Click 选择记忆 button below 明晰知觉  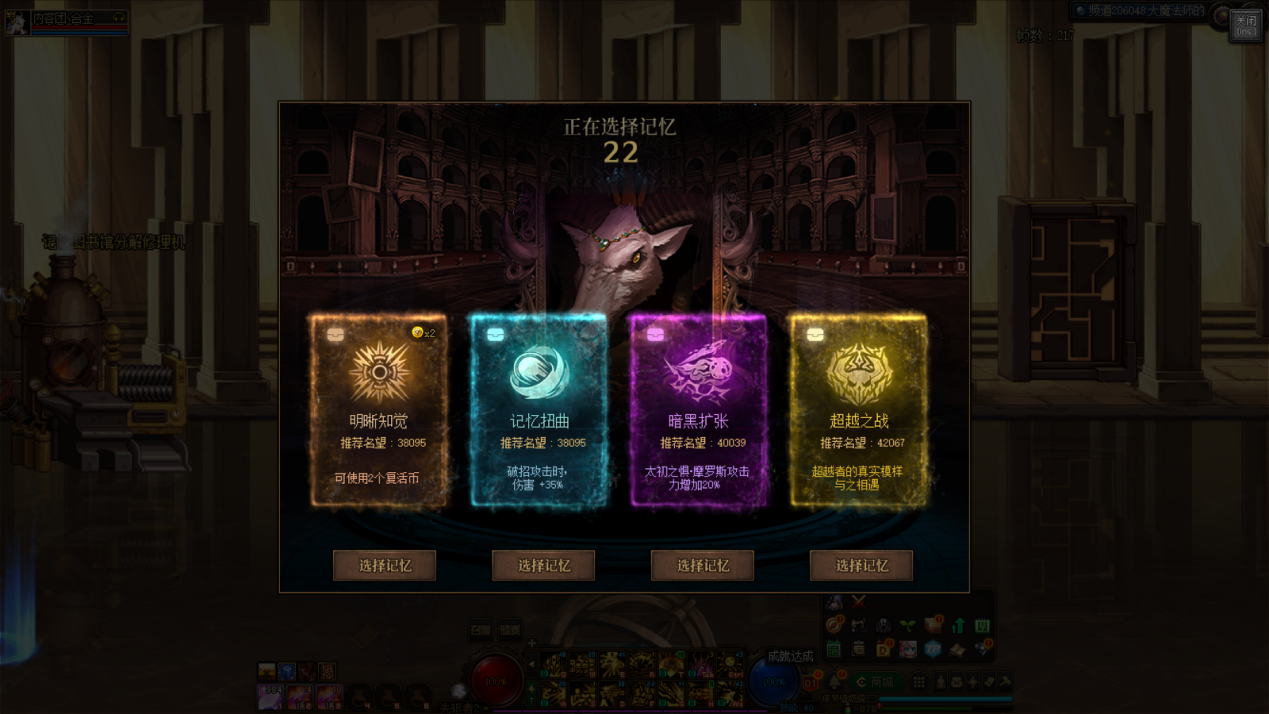coord(385,565)
